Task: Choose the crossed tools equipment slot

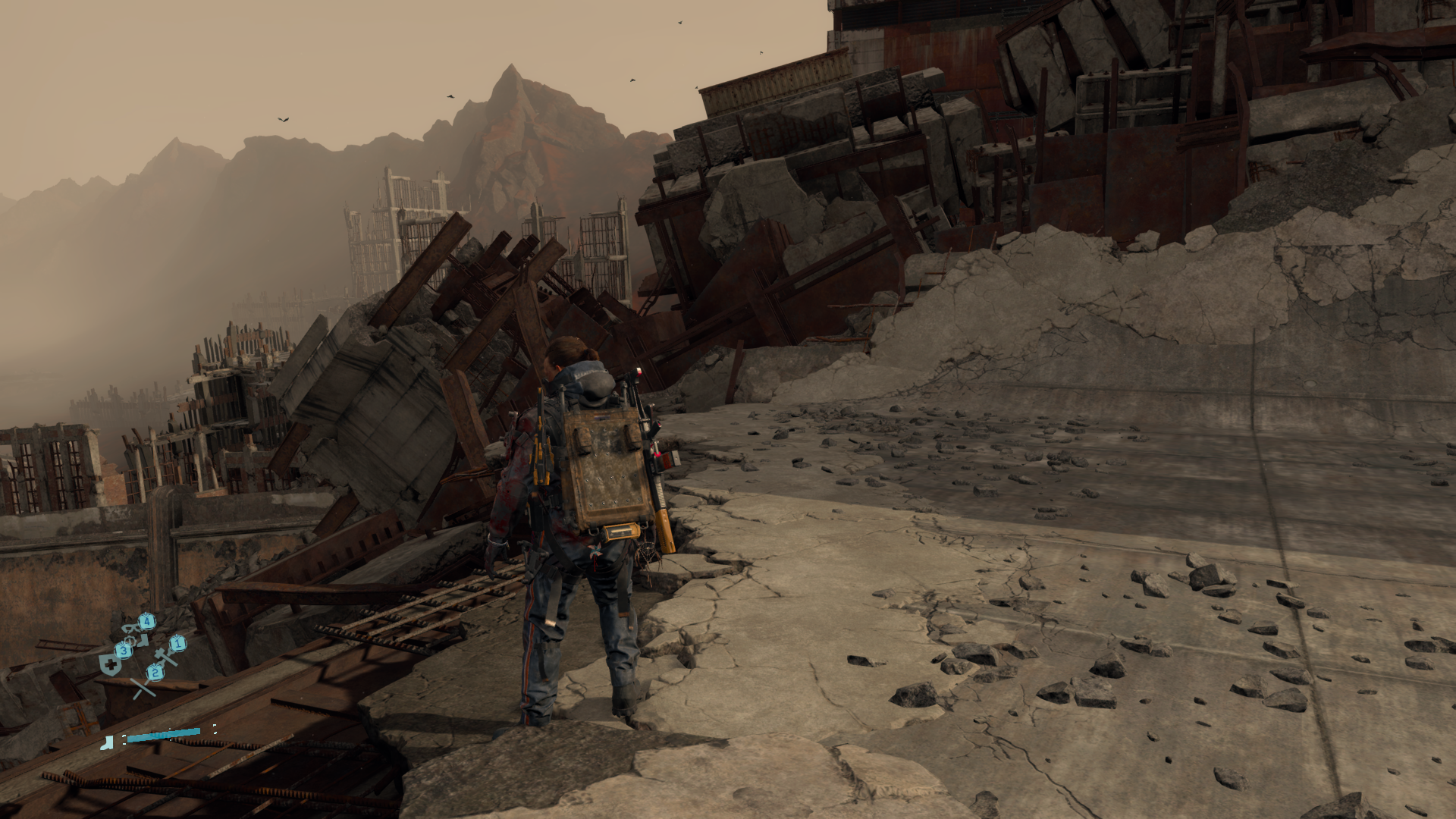Action: (143, 686)
